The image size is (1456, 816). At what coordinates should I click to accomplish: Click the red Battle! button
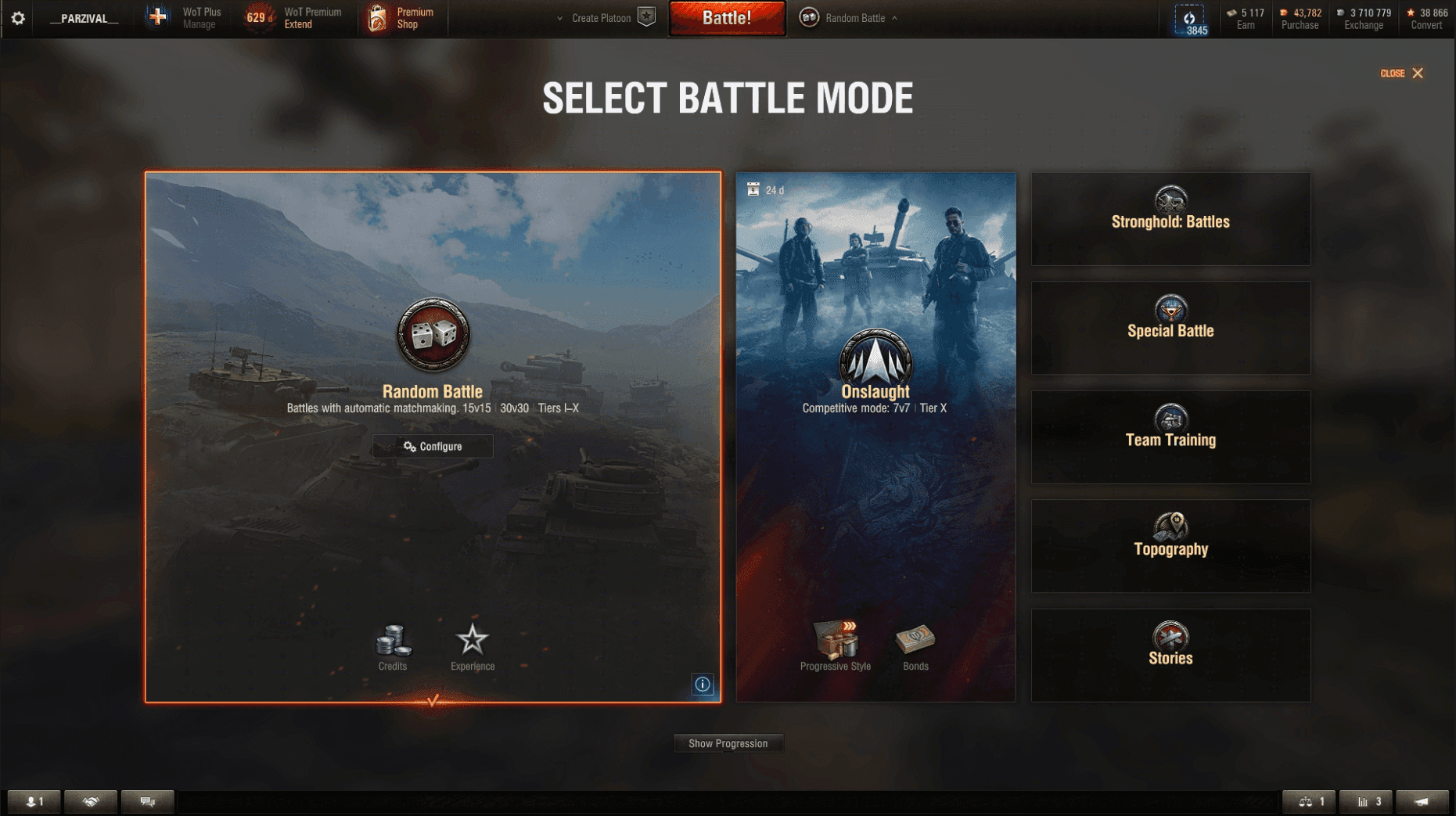point(727,18)
